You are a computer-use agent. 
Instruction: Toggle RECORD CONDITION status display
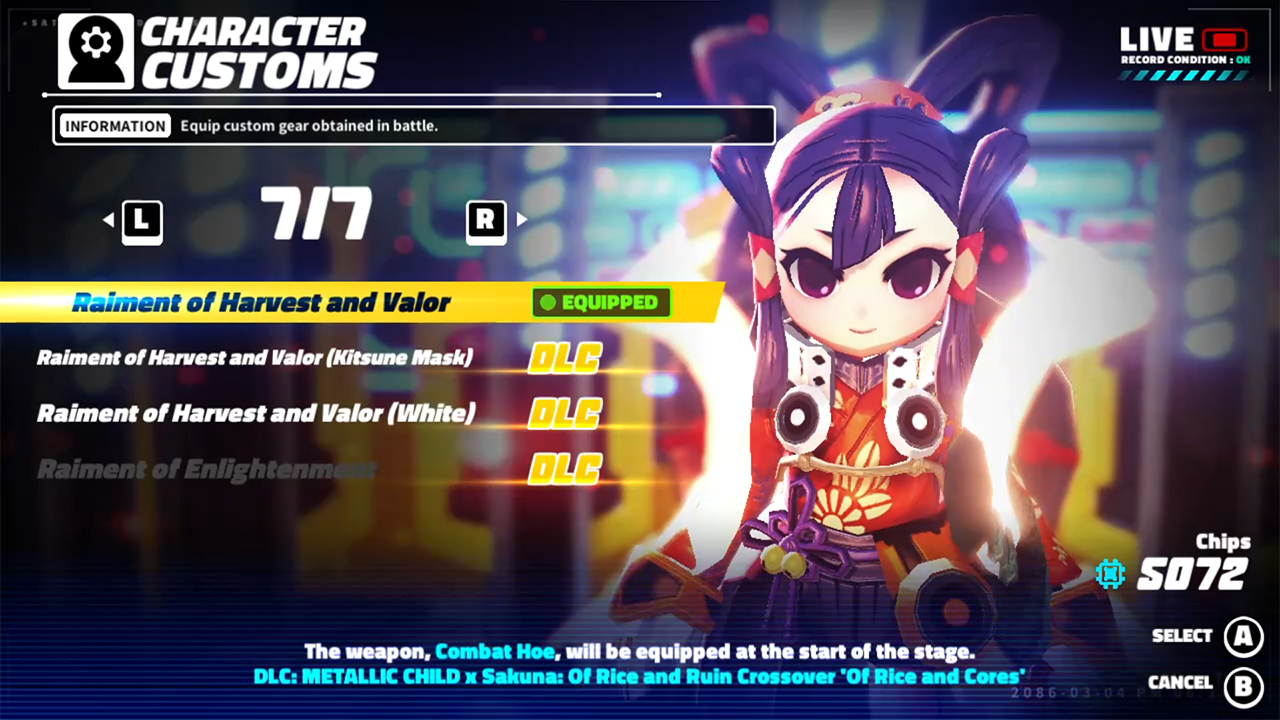point(1185,60)
